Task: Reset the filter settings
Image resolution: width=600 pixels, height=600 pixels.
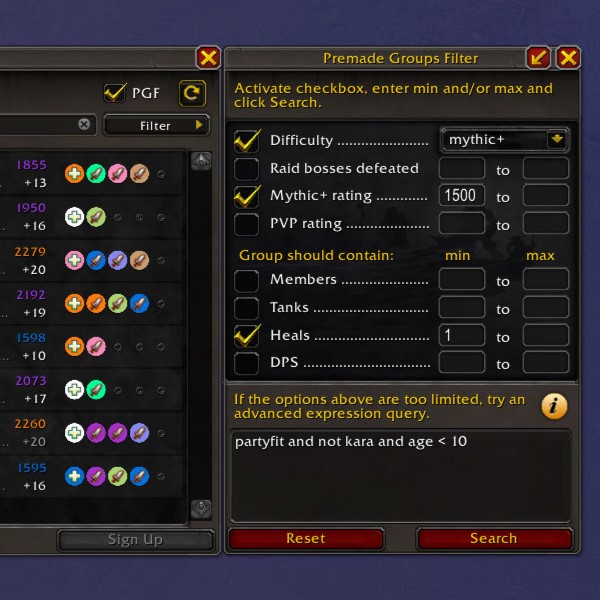Action: (x=306, y=538)
